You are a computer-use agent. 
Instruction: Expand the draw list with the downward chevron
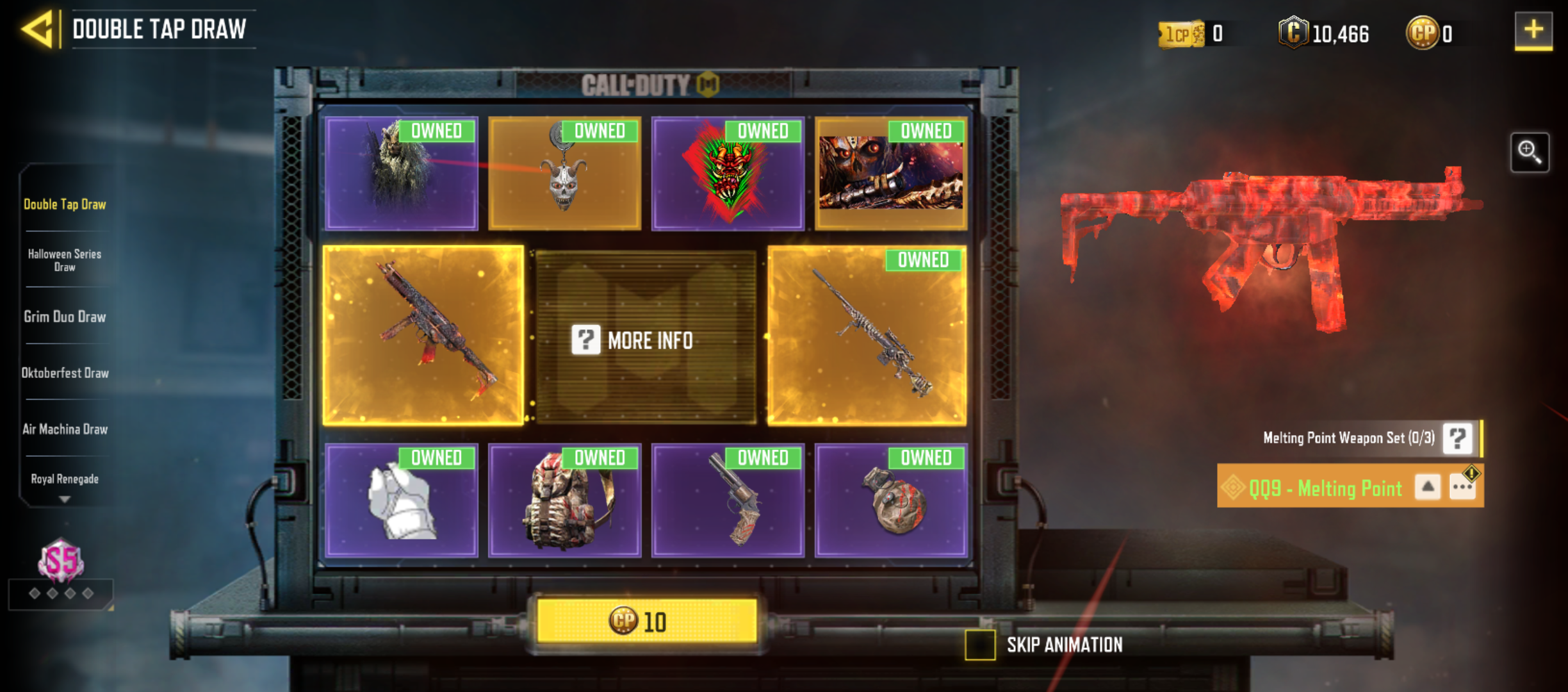click(x=64, y=498)
